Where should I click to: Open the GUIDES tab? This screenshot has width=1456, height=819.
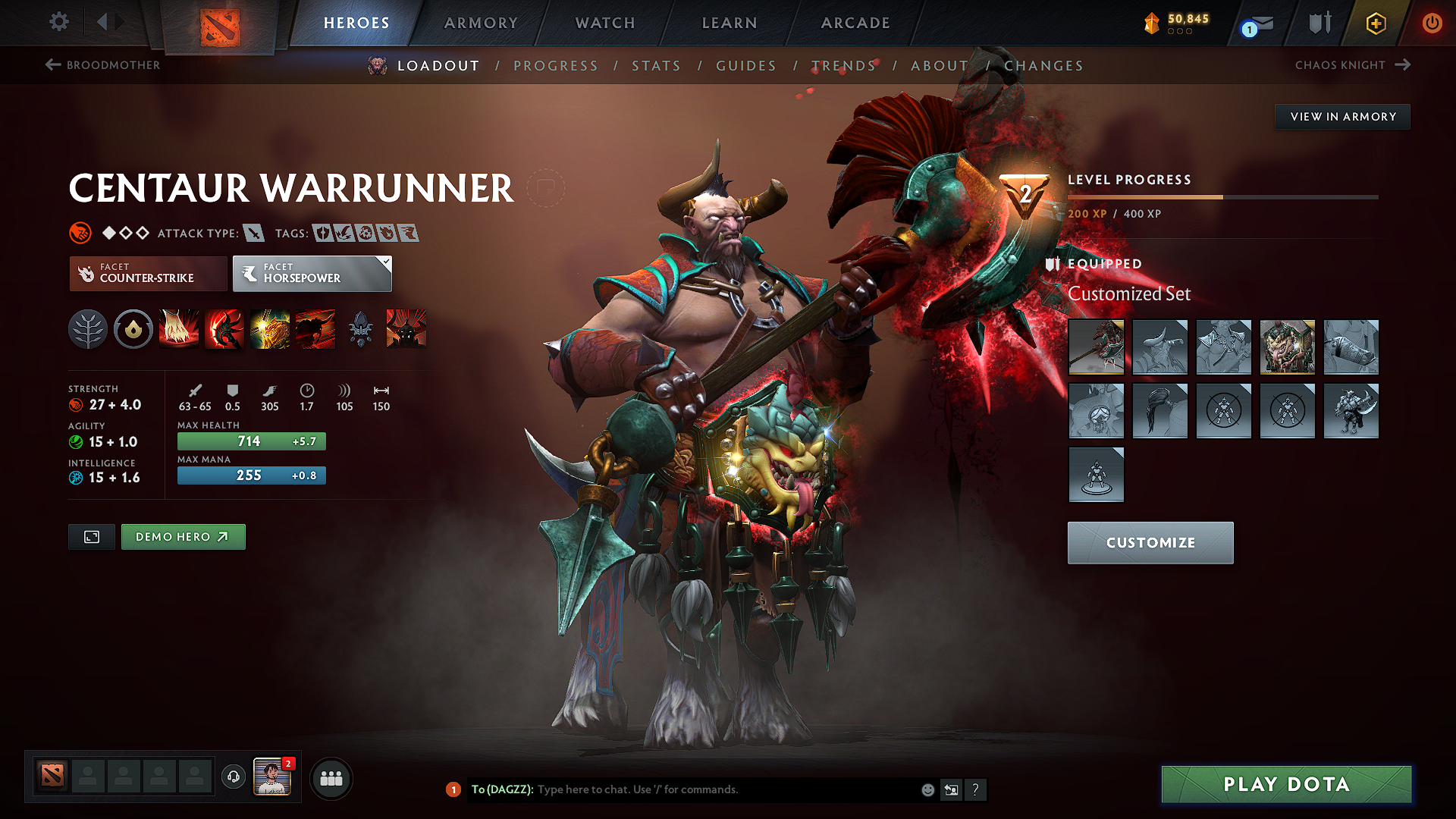(x=745, y=66)
